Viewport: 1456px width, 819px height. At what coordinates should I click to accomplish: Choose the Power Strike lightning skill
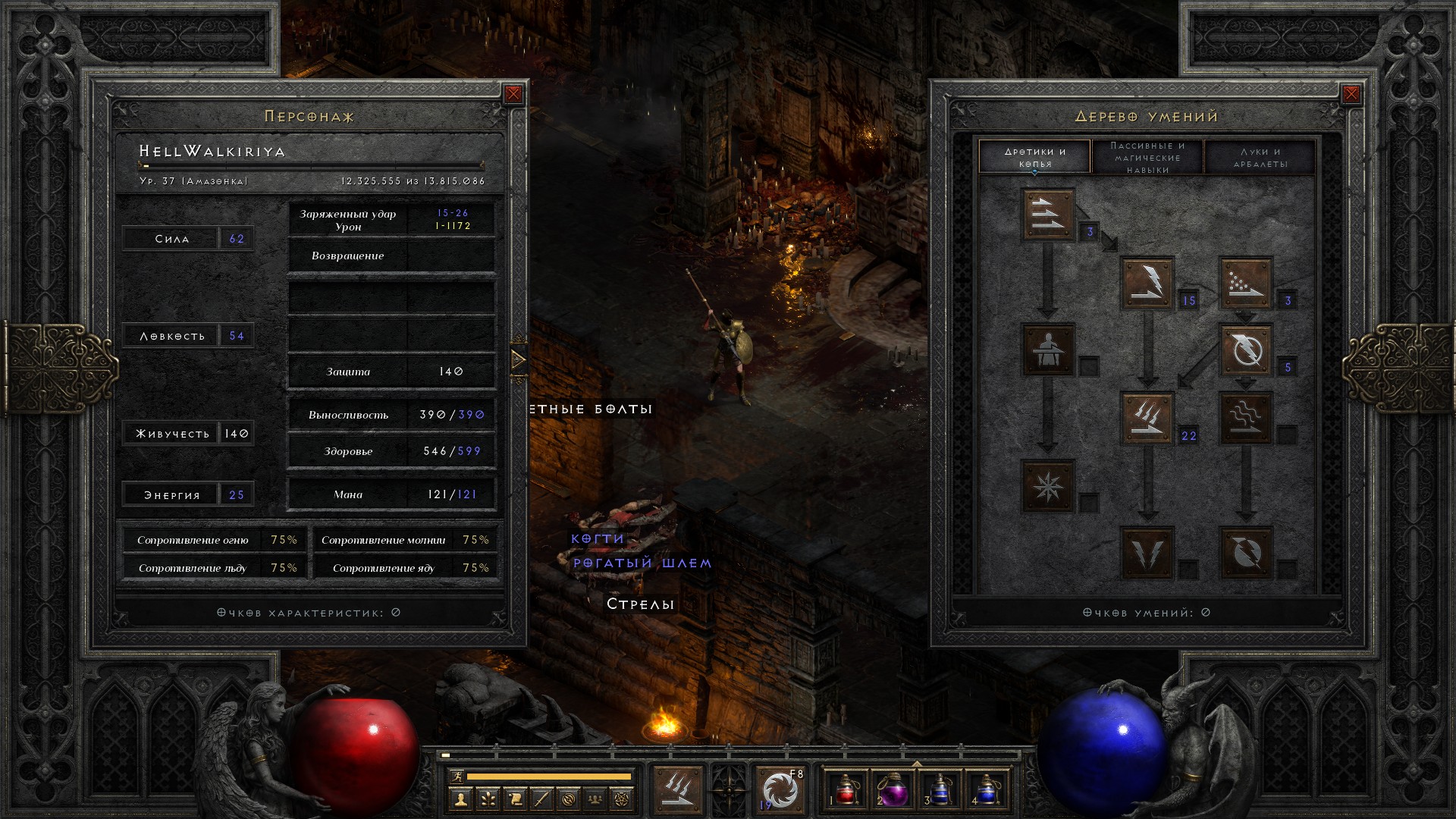[x=1147, y=283]
